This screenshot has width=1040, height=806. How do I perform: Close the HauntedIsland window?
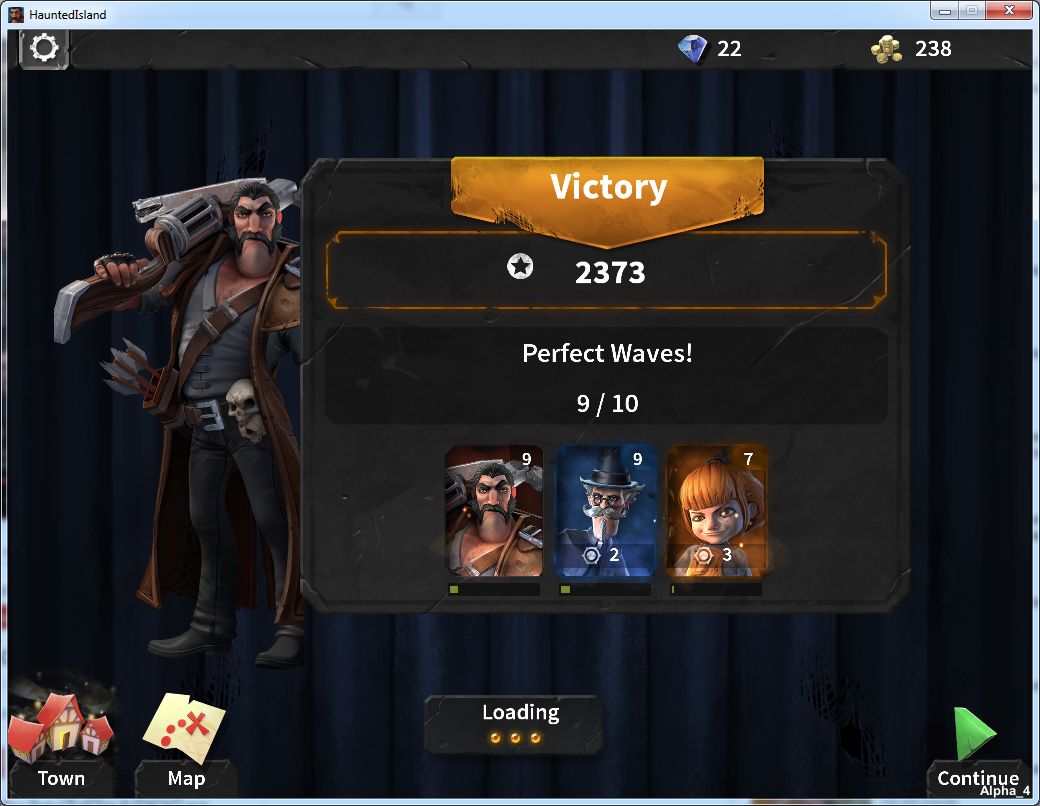point(1007,11)
